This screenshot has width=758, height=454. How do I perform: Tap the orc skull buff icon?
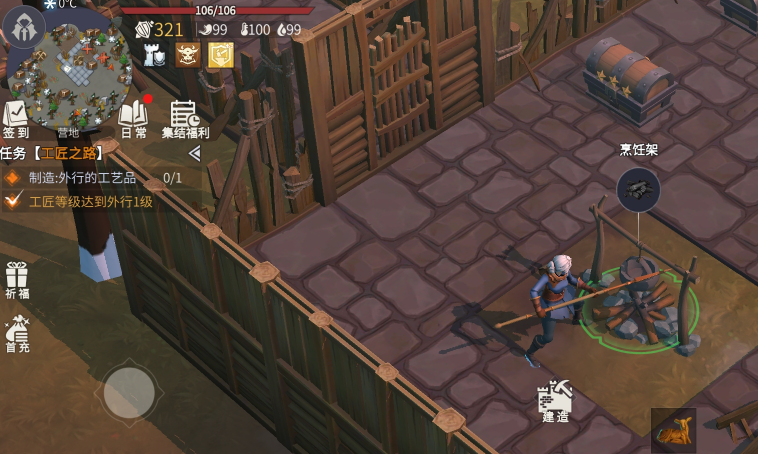(188, 55)
